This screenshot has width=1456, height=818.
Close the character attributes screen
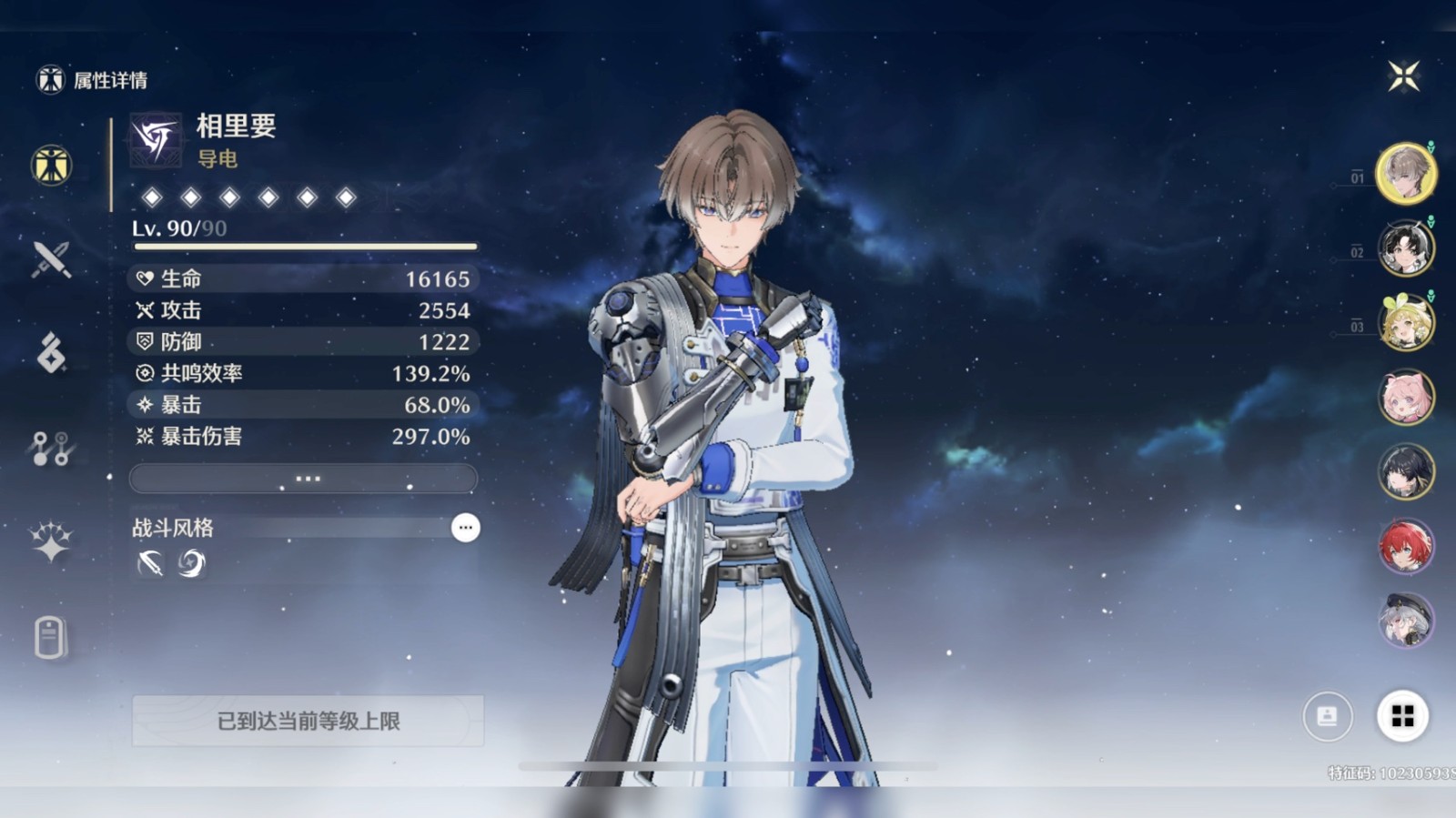point(1403,76)
